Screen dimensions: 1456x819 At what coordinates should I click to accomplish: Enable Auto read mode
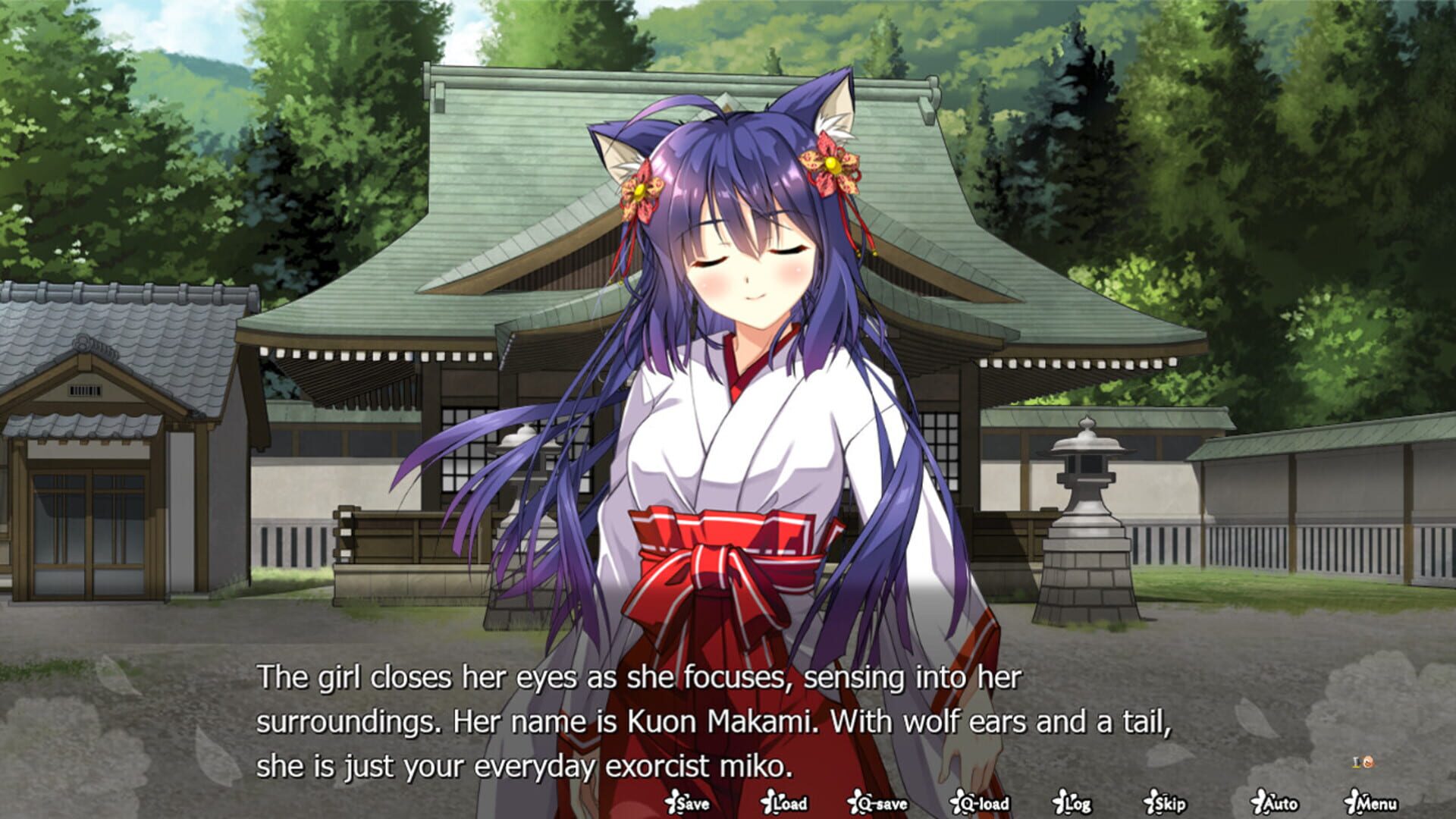[1279, 802]
